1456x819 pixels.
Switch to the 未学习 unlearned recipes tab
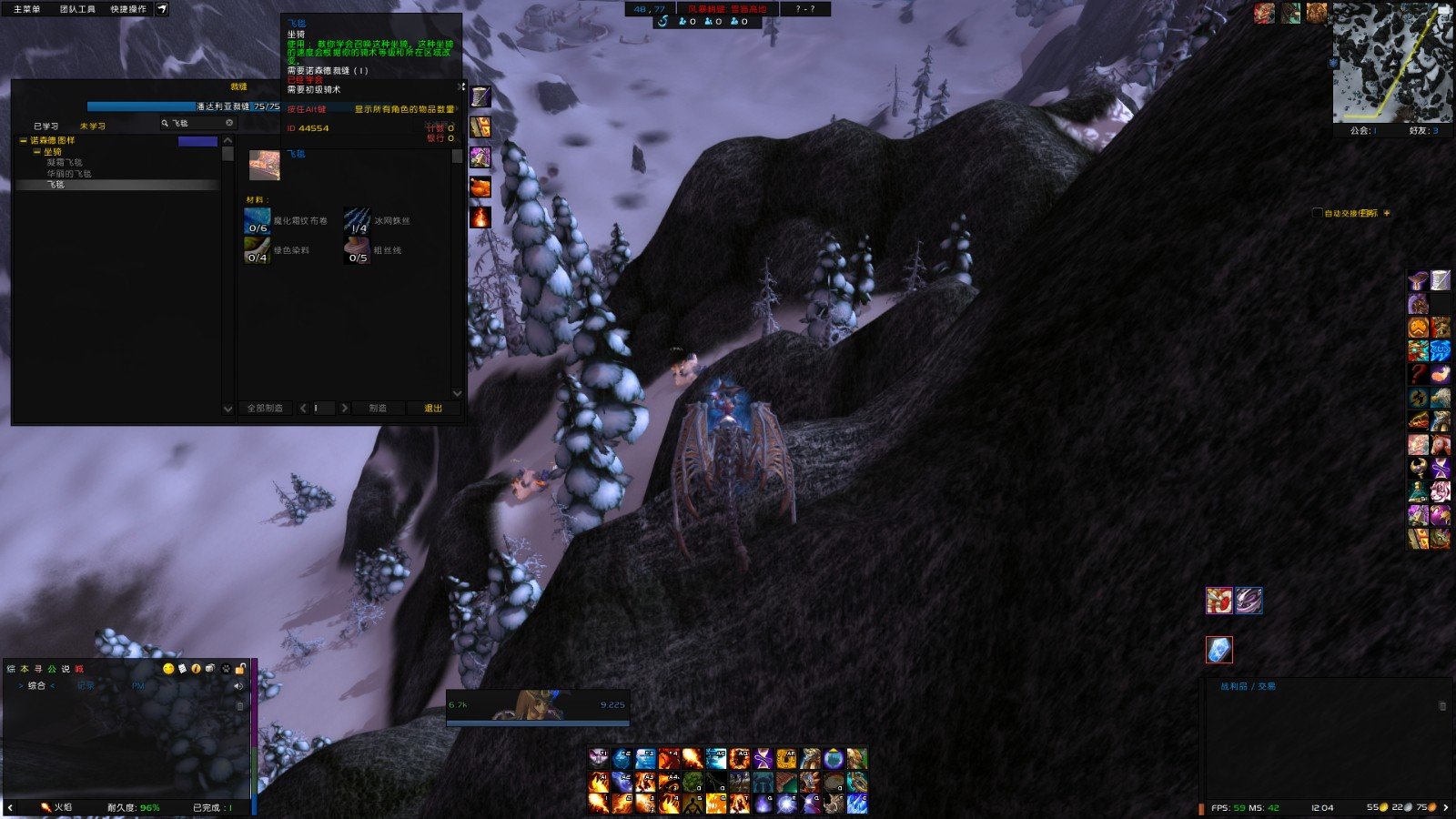coord(93,126)
